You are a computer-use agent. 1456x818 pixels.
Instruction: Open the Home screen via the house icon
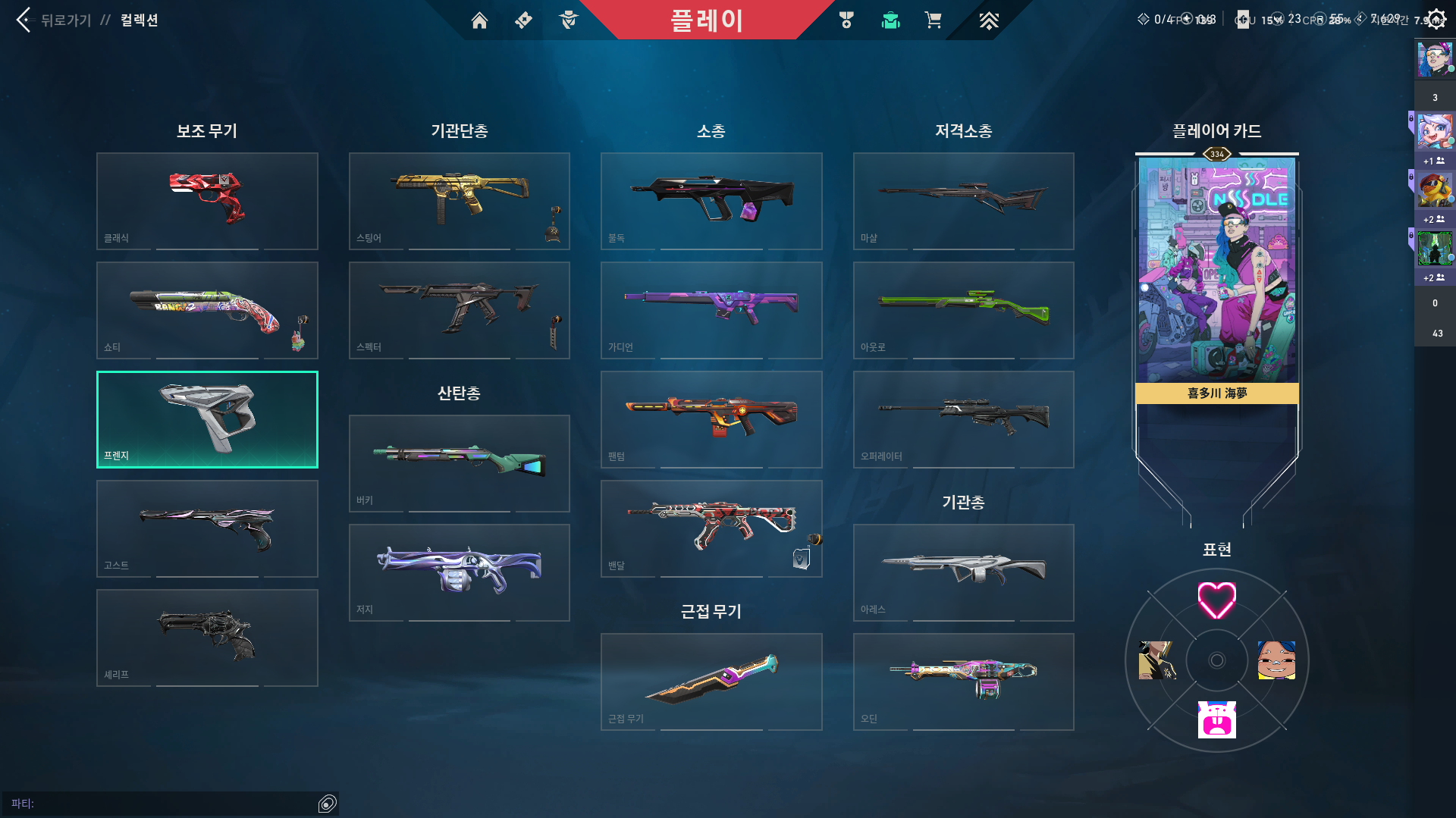pyautogui.click(x=479, y=20)
